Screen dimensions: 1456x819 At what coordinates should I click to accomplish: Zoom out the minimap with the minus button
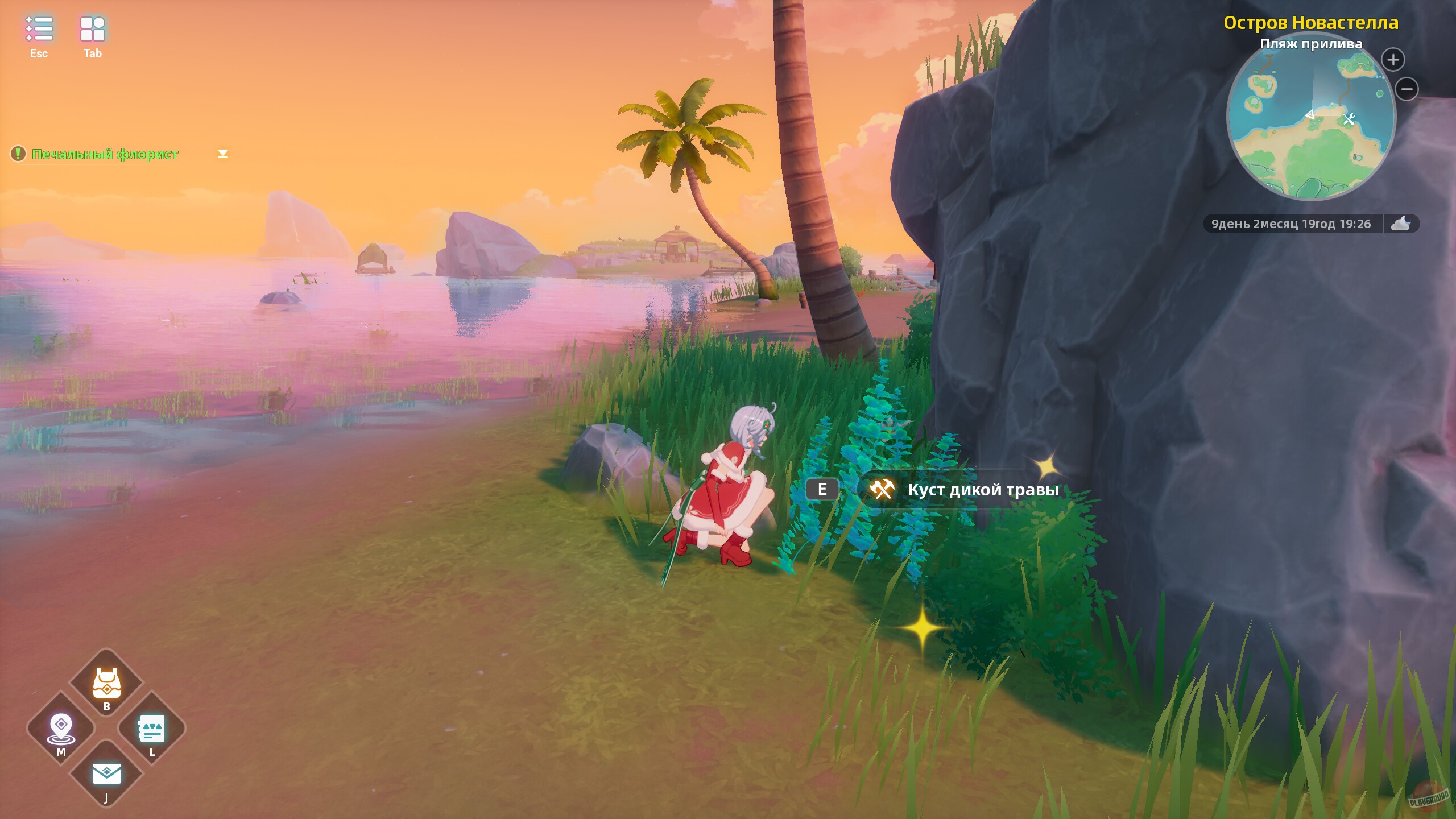(1405, 89)
